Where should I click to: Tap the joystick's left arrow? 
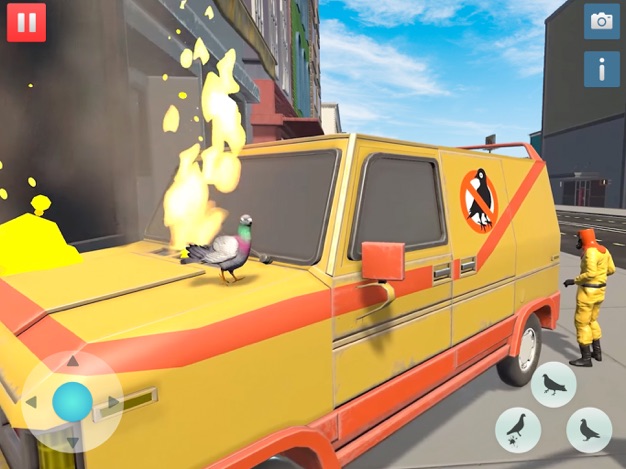31,402
